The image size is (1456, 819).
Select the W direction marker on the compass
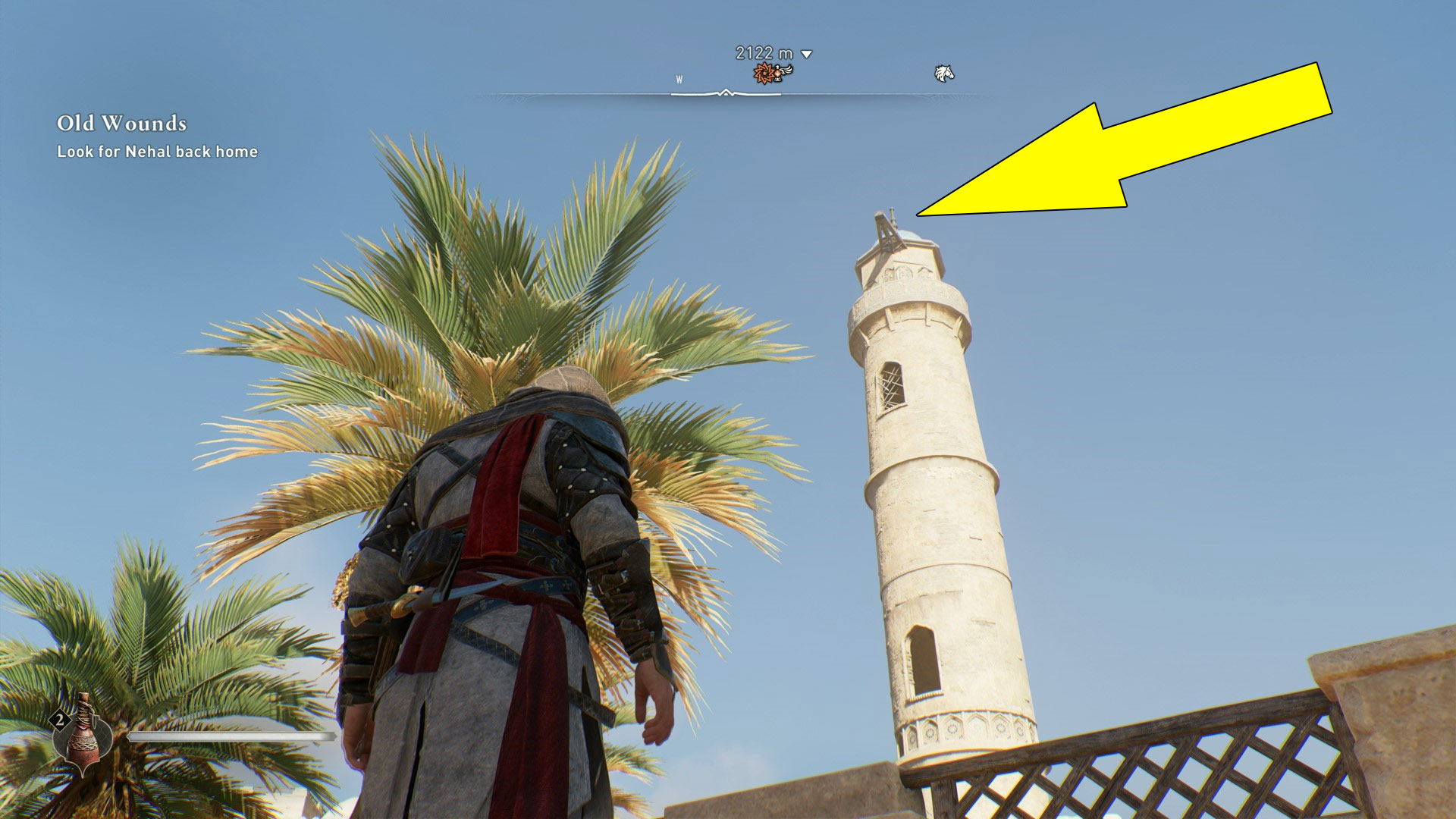pyautogui.click(x=680, y=77)
